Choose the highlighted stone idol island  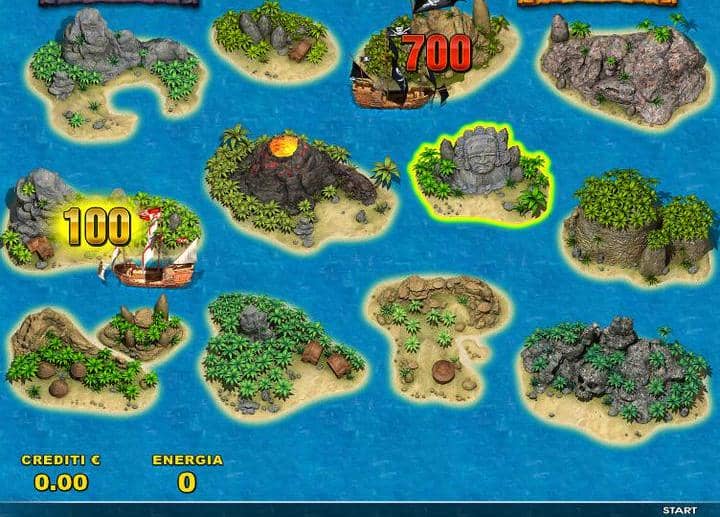pos(480,175)
